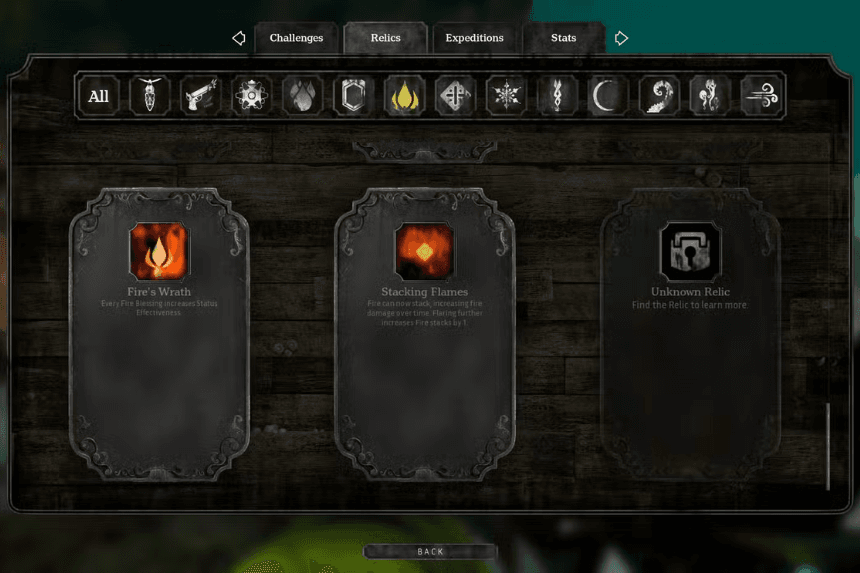The height and width of the screenshot is (573, 860).
Task: Go back with the BACK button
Action: pyautogui.click(x=430, y=551)
